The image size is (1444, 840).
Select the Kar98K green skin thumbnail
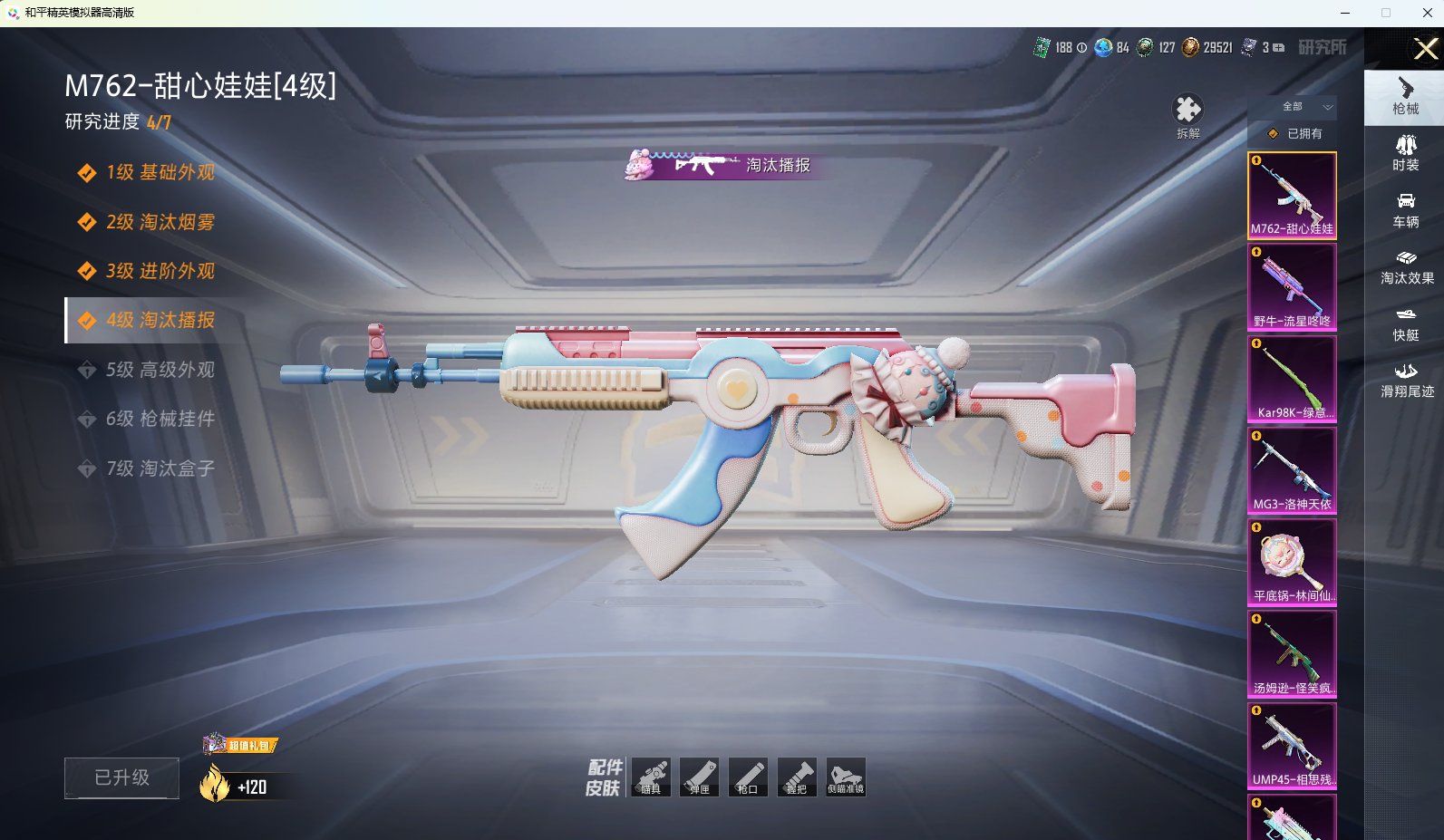point(1292,378)
